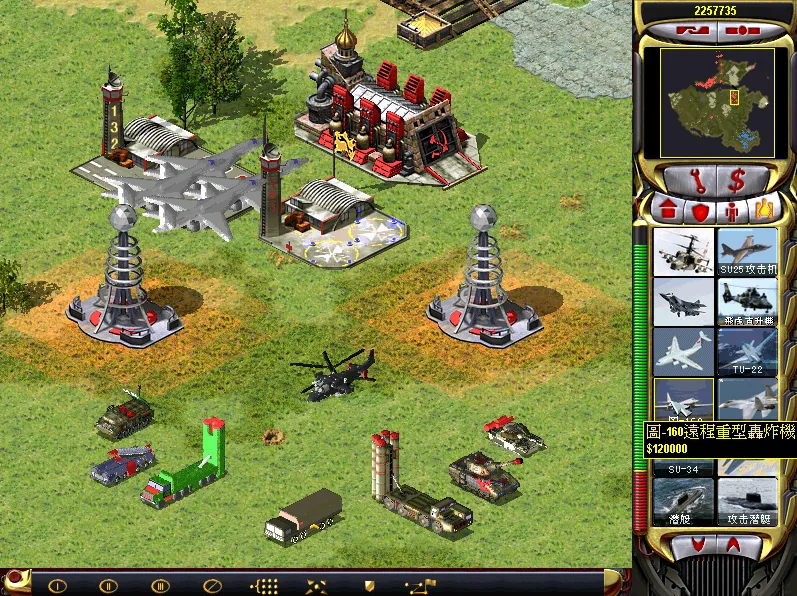Viewport: 797px width, 596px height.
Task: Queue the TU-22 bomber
Action: pyautogui.click(x=747, y=351)
